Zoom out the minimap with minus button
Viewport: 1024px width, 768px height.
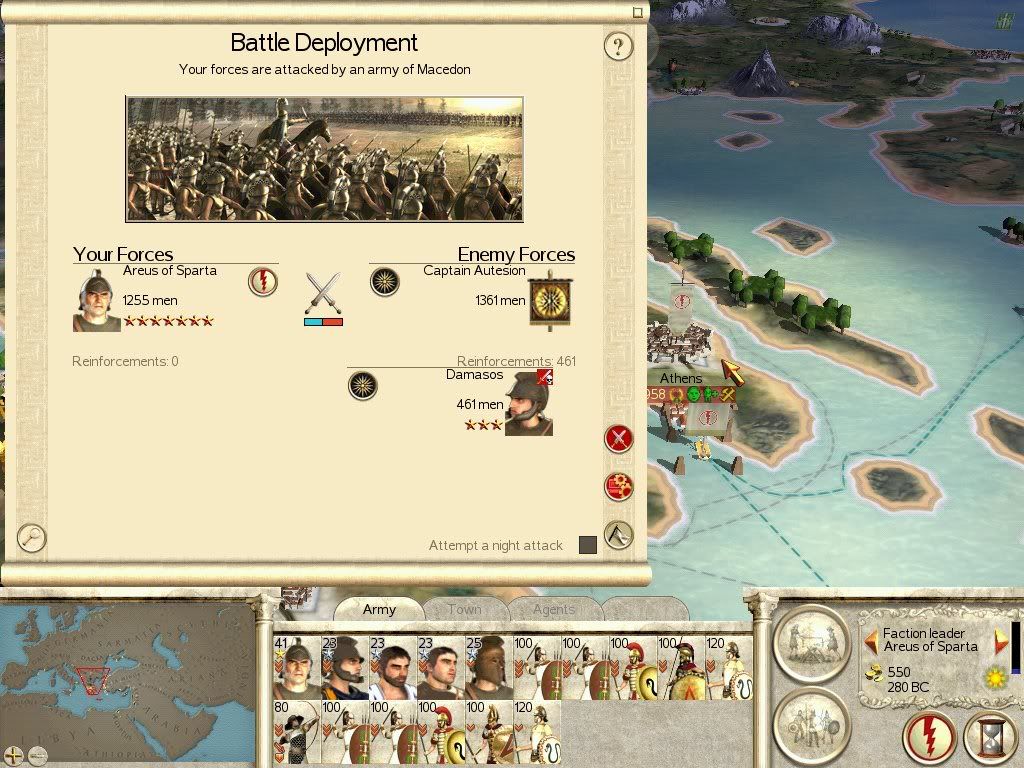[38, 755]
